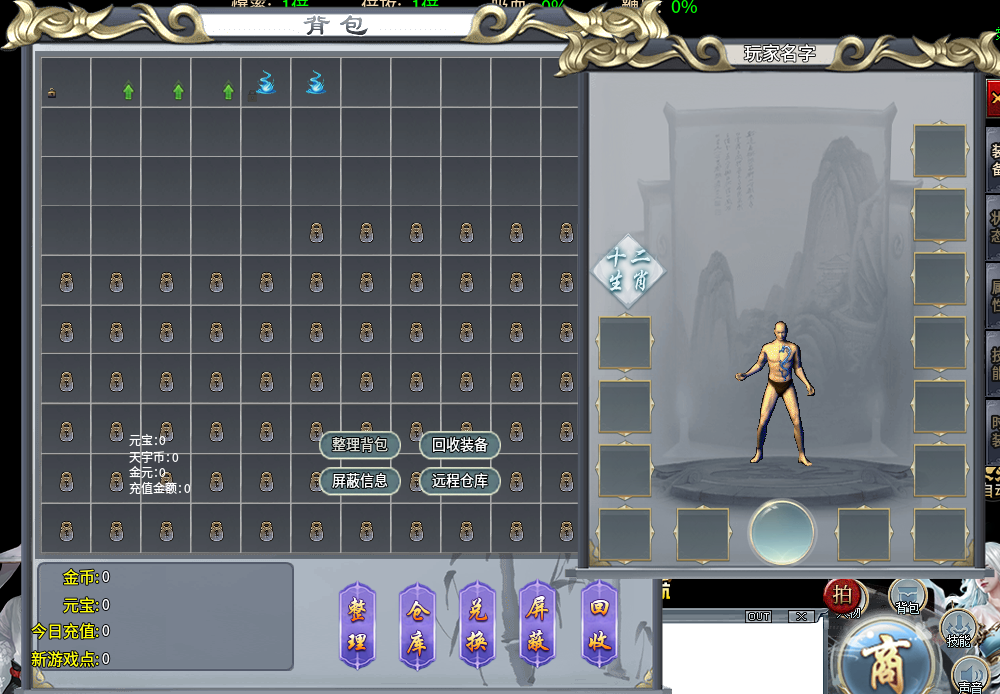1000x694 pixels.
Task: Select the round orb slot under the character
Action: (782, 532)
